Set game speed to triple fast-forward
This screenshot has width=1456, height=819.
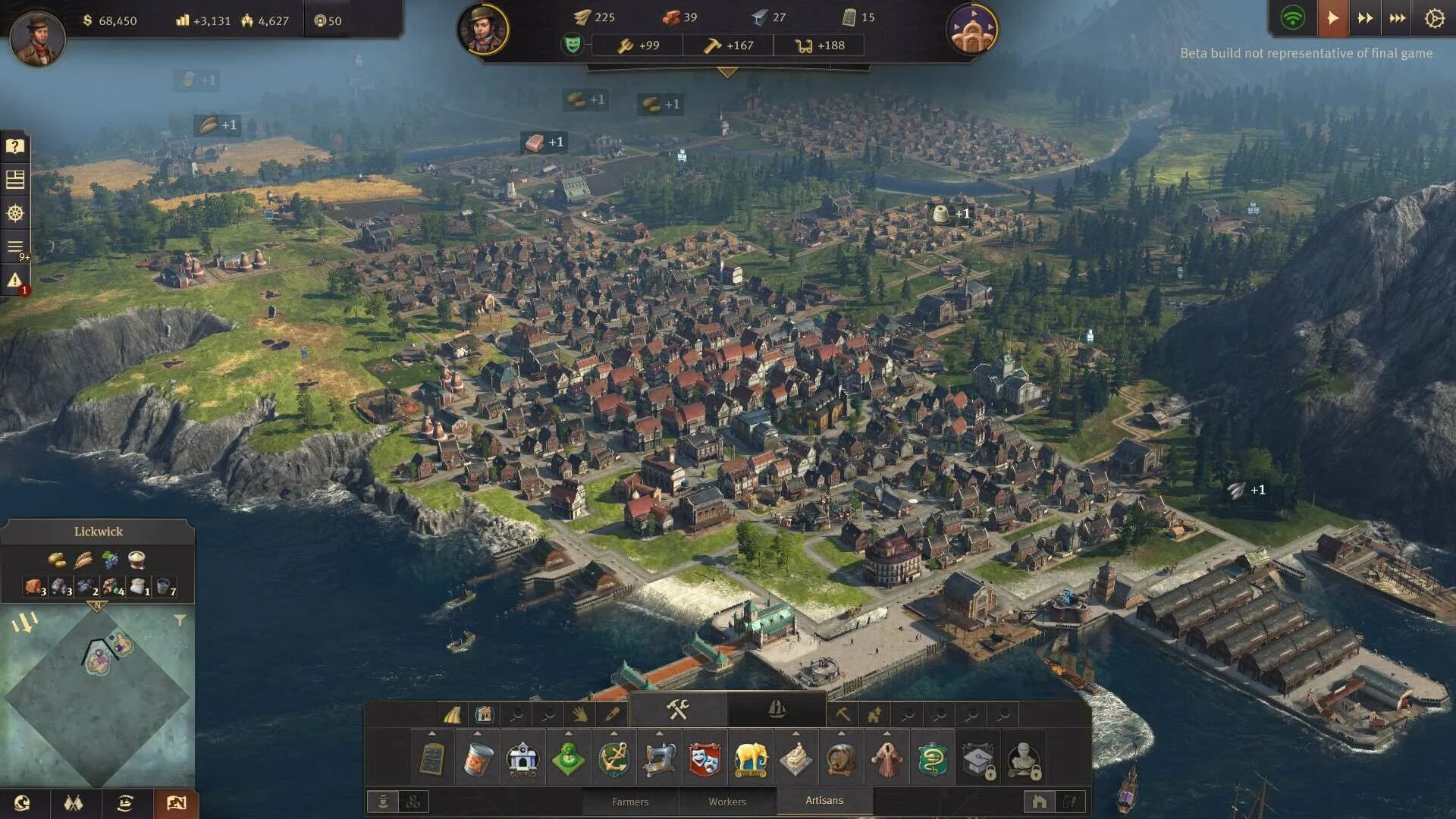click(x=1397, y=18)
